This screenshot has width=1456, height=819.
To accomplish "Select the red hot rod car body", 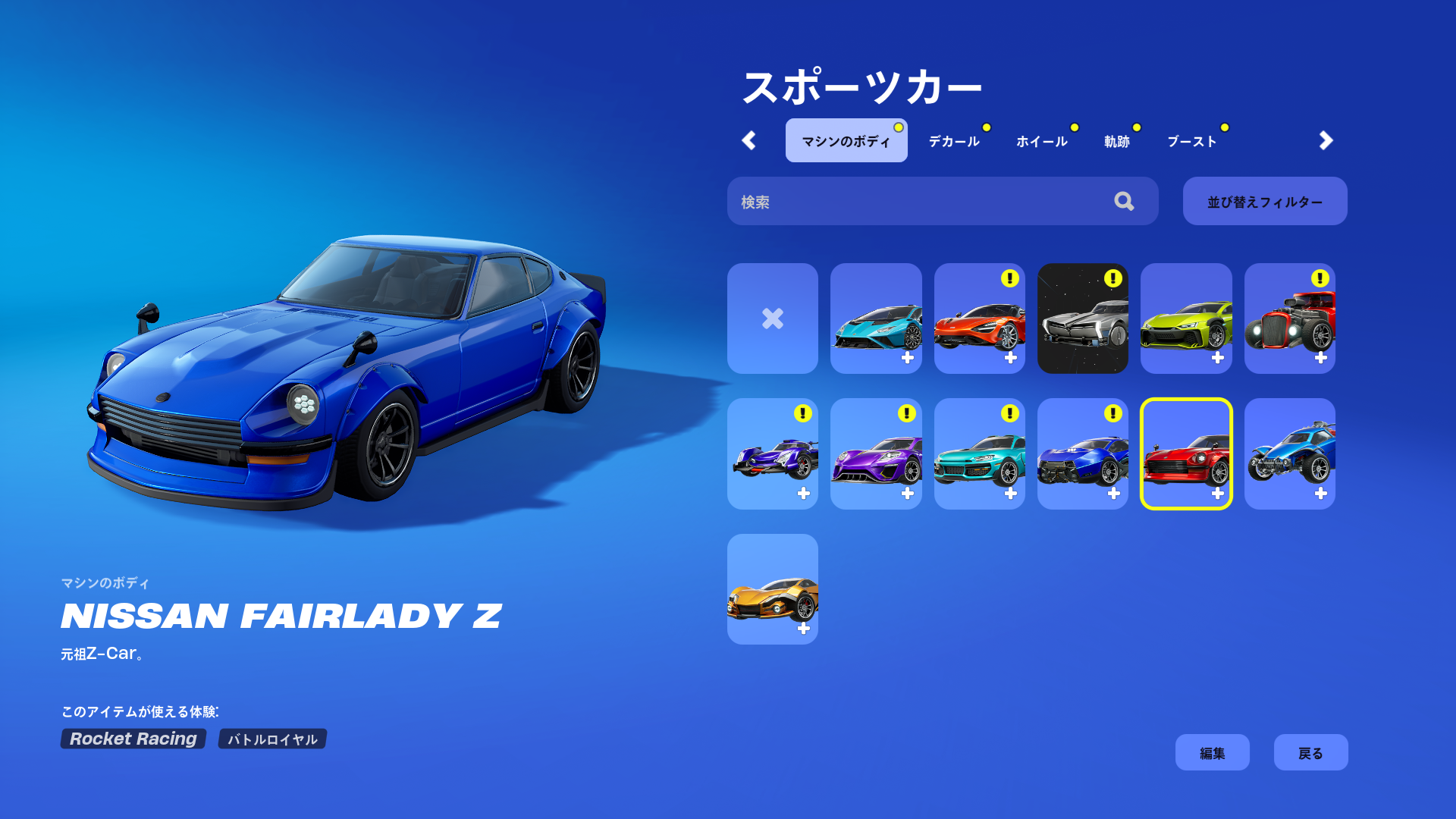I will (x=1289, y=318).
